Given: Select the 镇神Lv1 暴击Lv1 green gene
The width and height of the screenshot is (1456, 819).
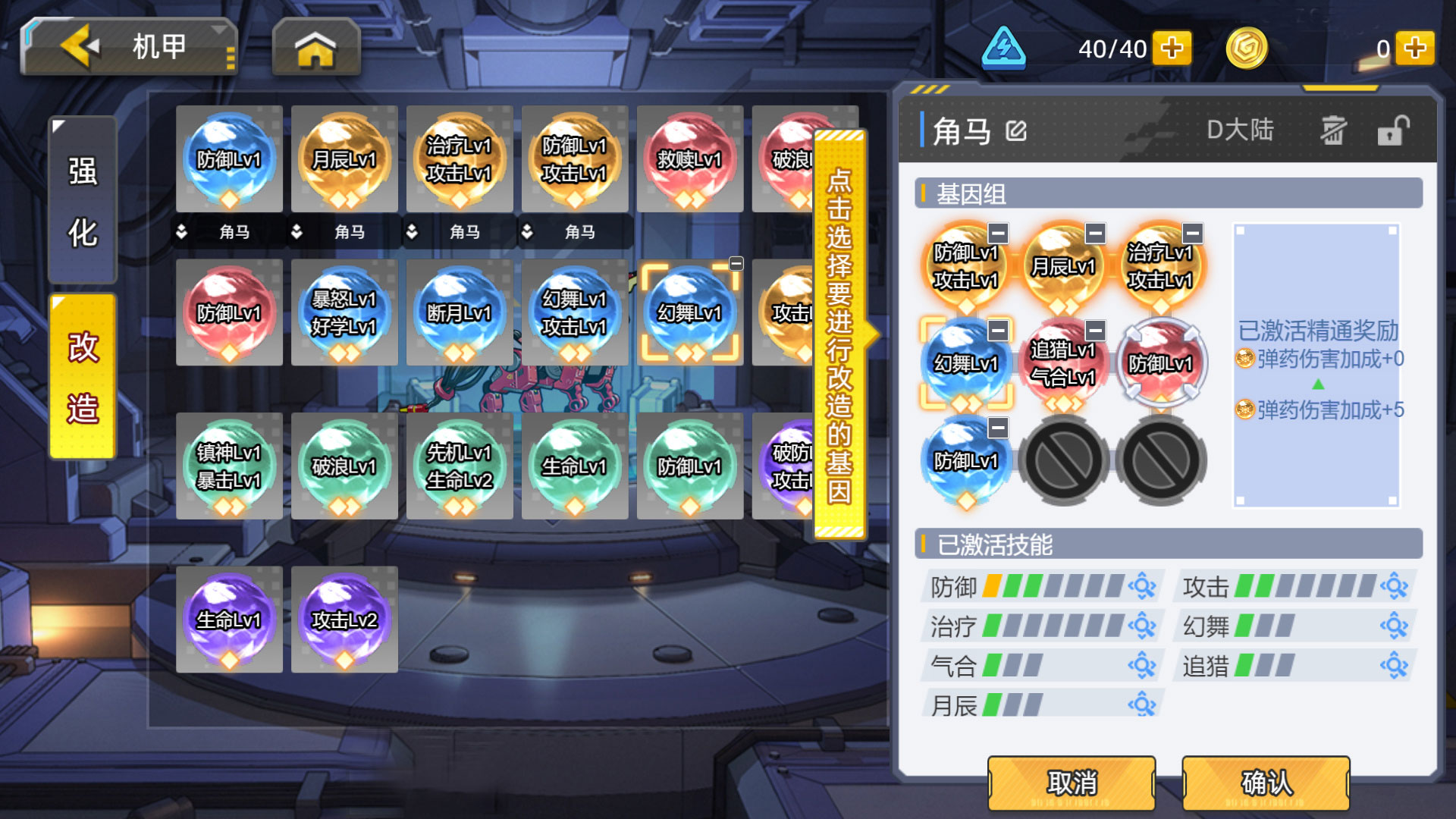Looking at the screenshot, I should [229, 466].
